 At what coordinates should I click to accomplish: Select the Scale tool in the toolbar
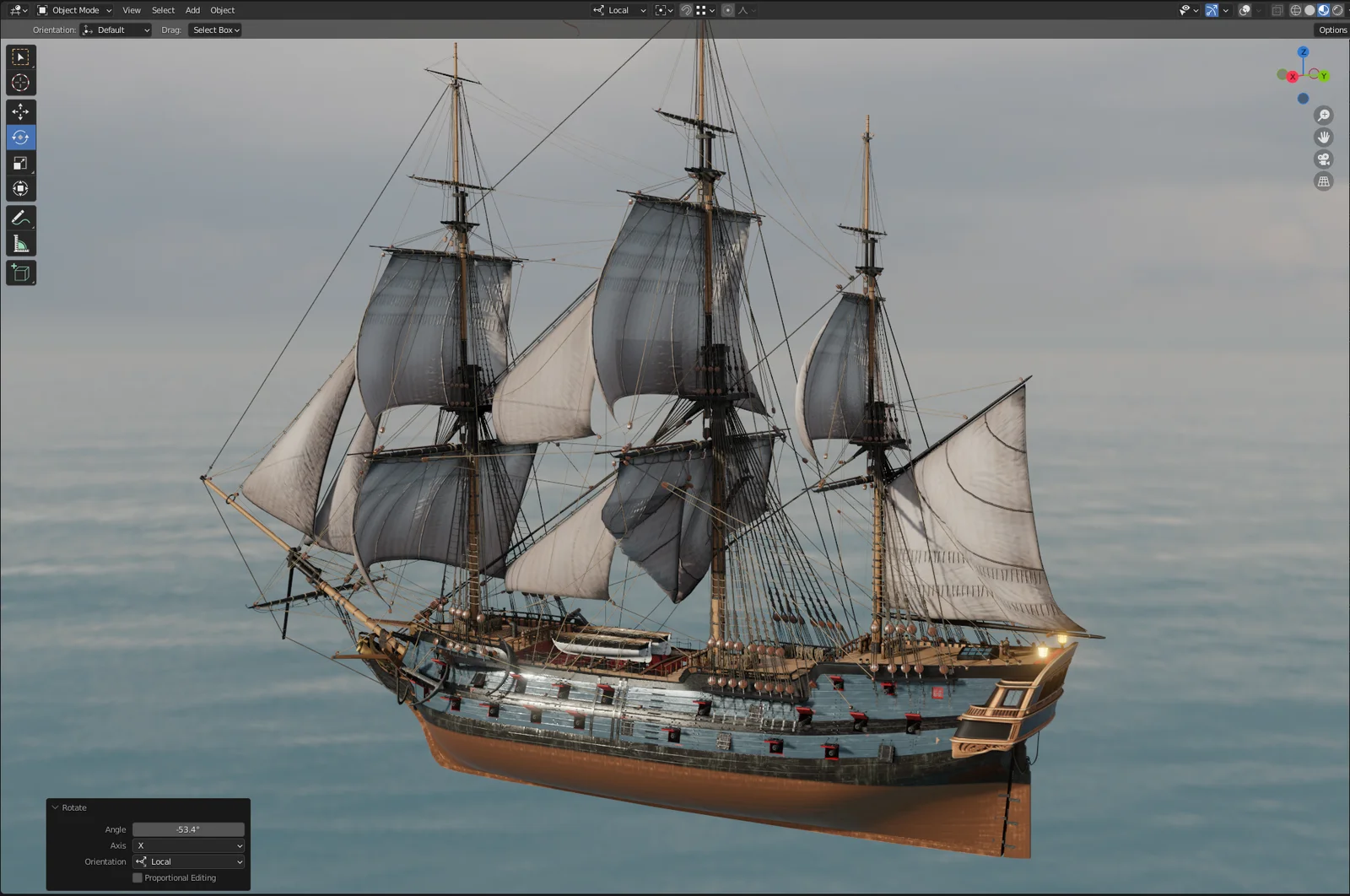pos(20,163)
